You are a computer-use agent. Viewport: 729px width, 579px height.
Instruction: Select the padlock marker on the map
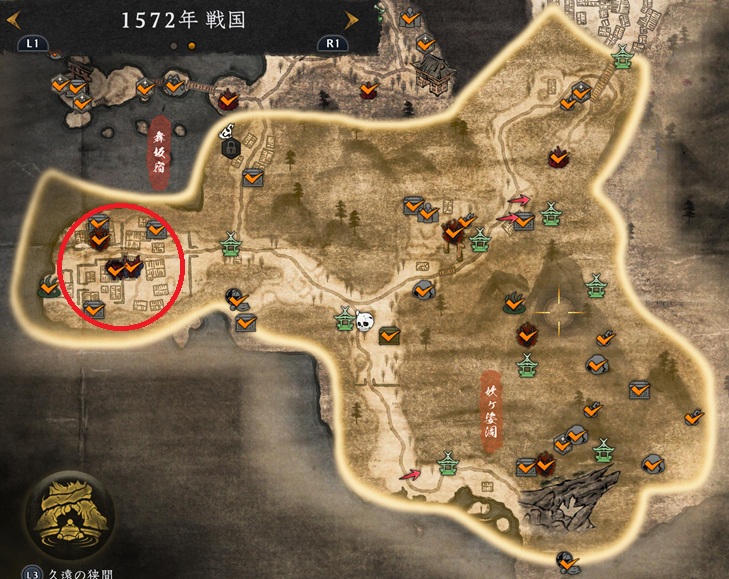pyautogui.click(x=232, y=148)
